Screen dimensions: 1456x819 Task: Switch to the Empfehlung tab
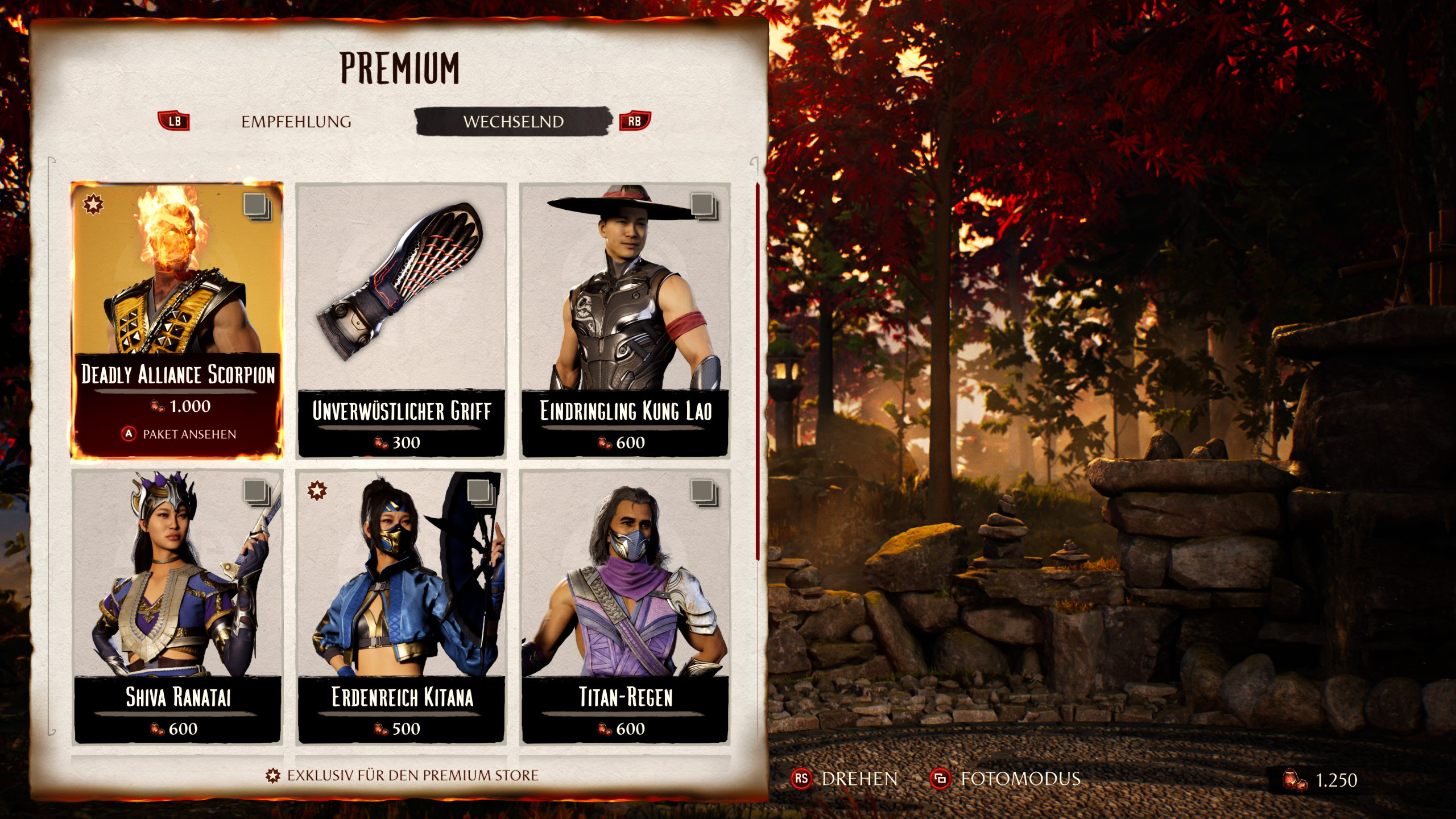[296, 122]
